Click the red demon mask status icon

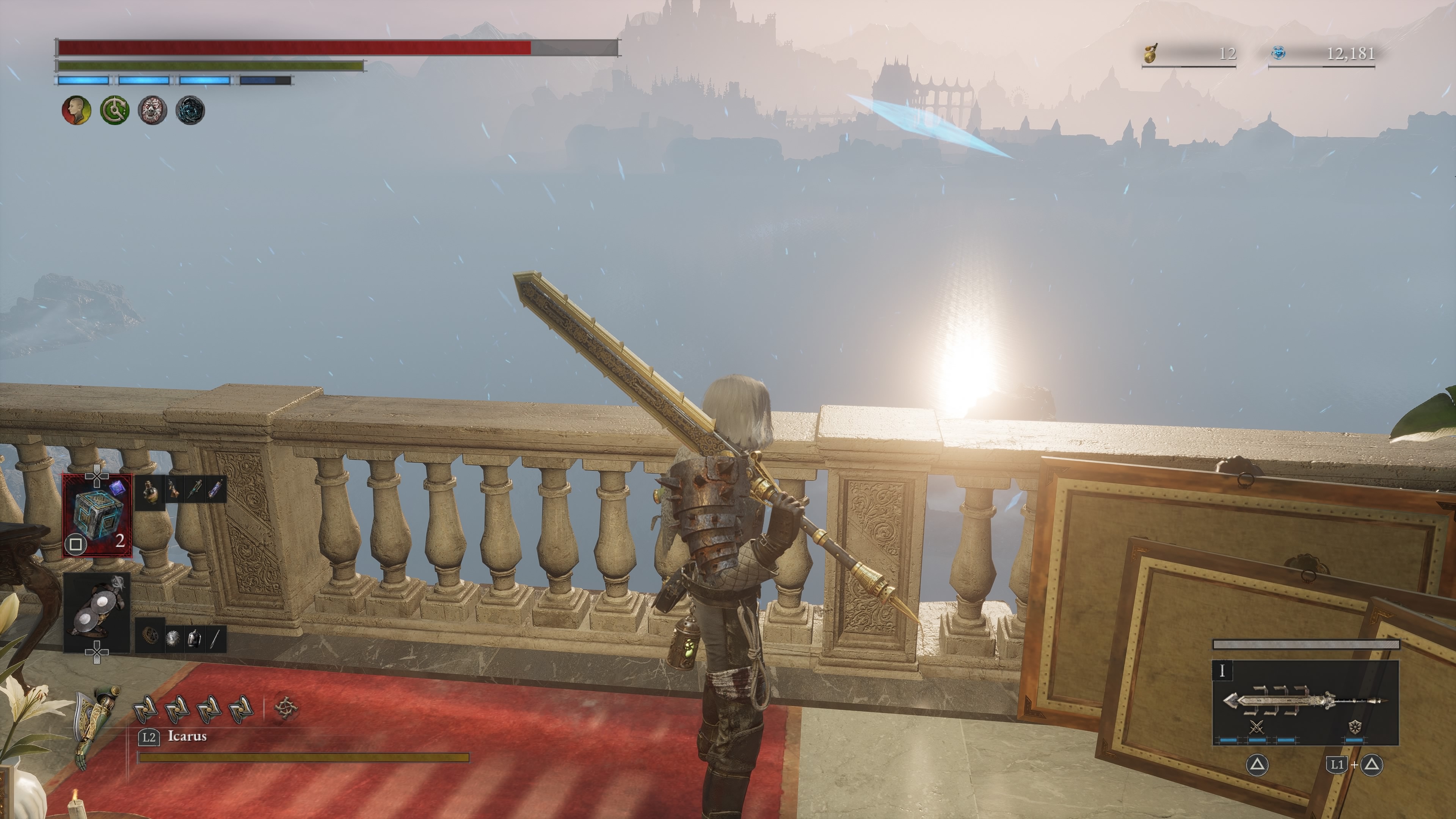(x=152, y=110)
